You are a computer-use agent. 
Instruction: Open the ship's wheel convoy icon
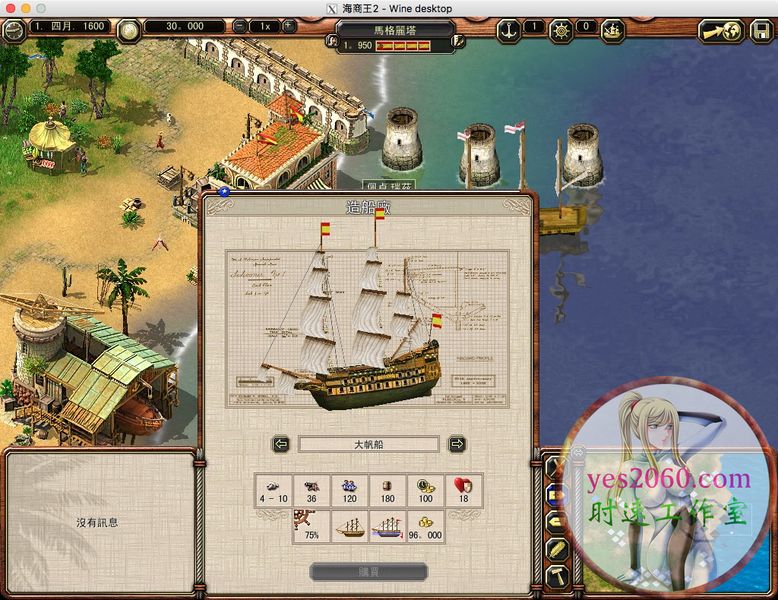pos(561,29)
